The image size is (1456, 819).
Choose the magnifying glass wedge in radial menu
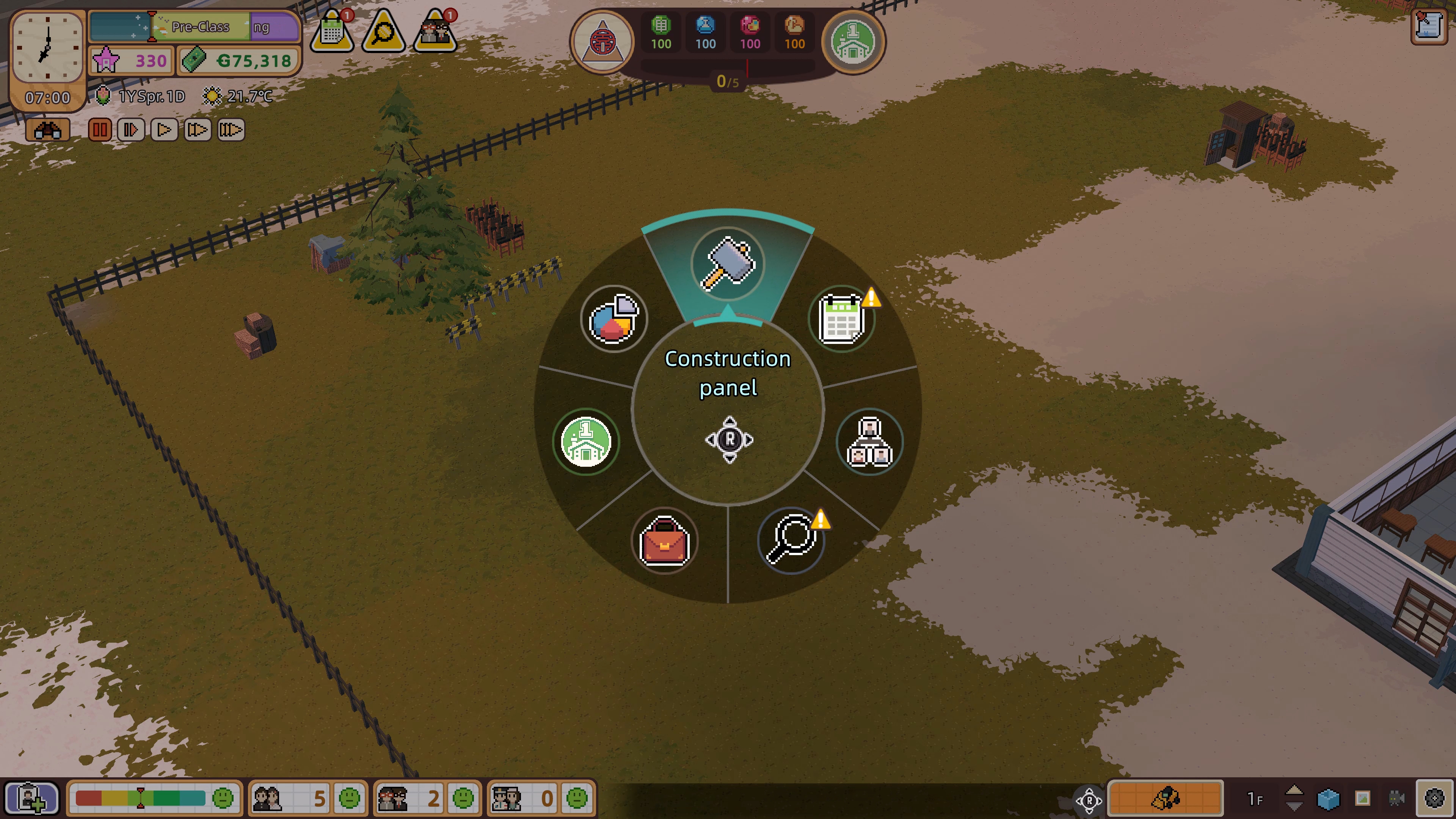click(791, 540)
